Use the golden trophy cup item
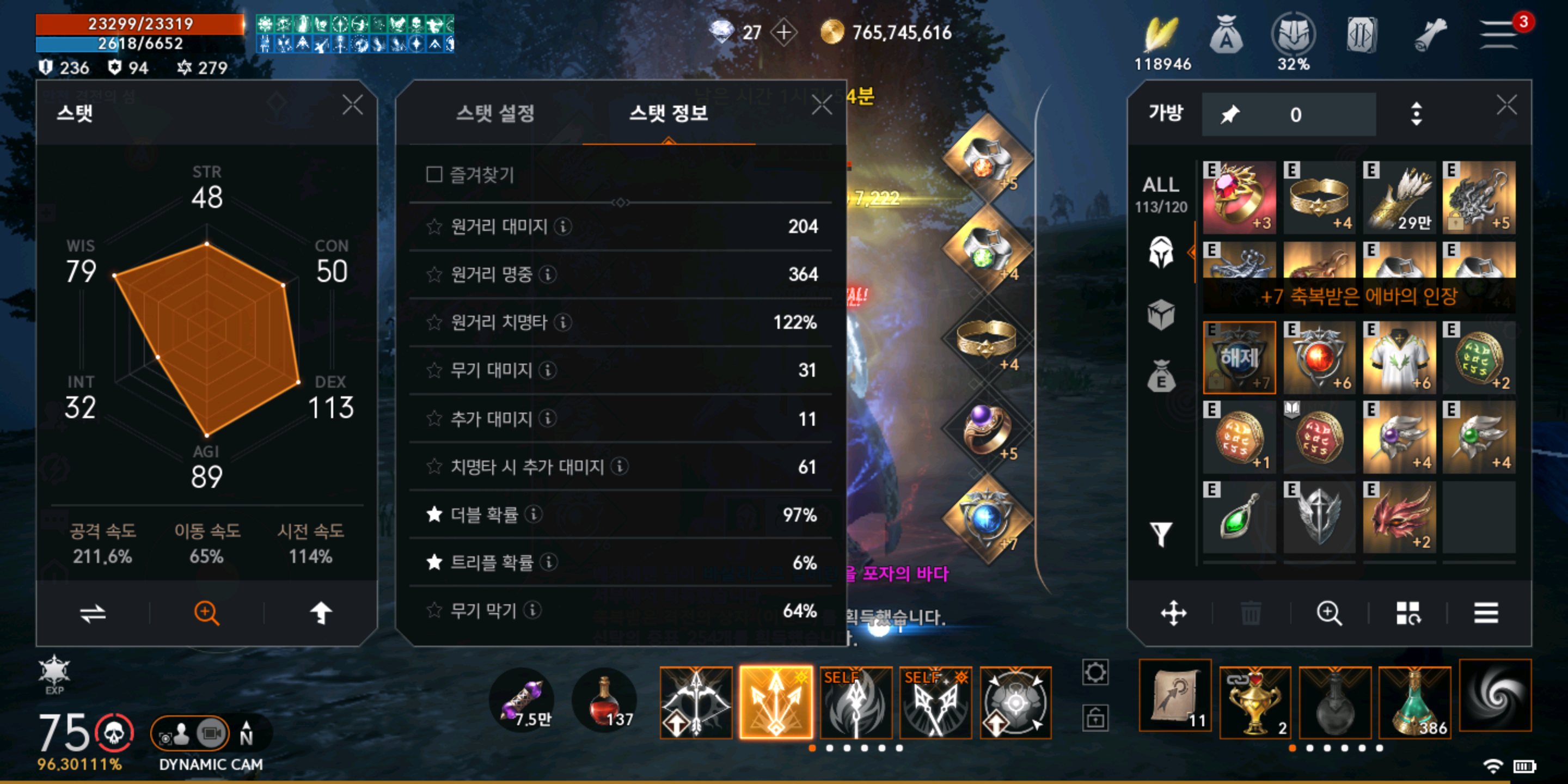The image size is (1568, 784). pos(1254,700)
